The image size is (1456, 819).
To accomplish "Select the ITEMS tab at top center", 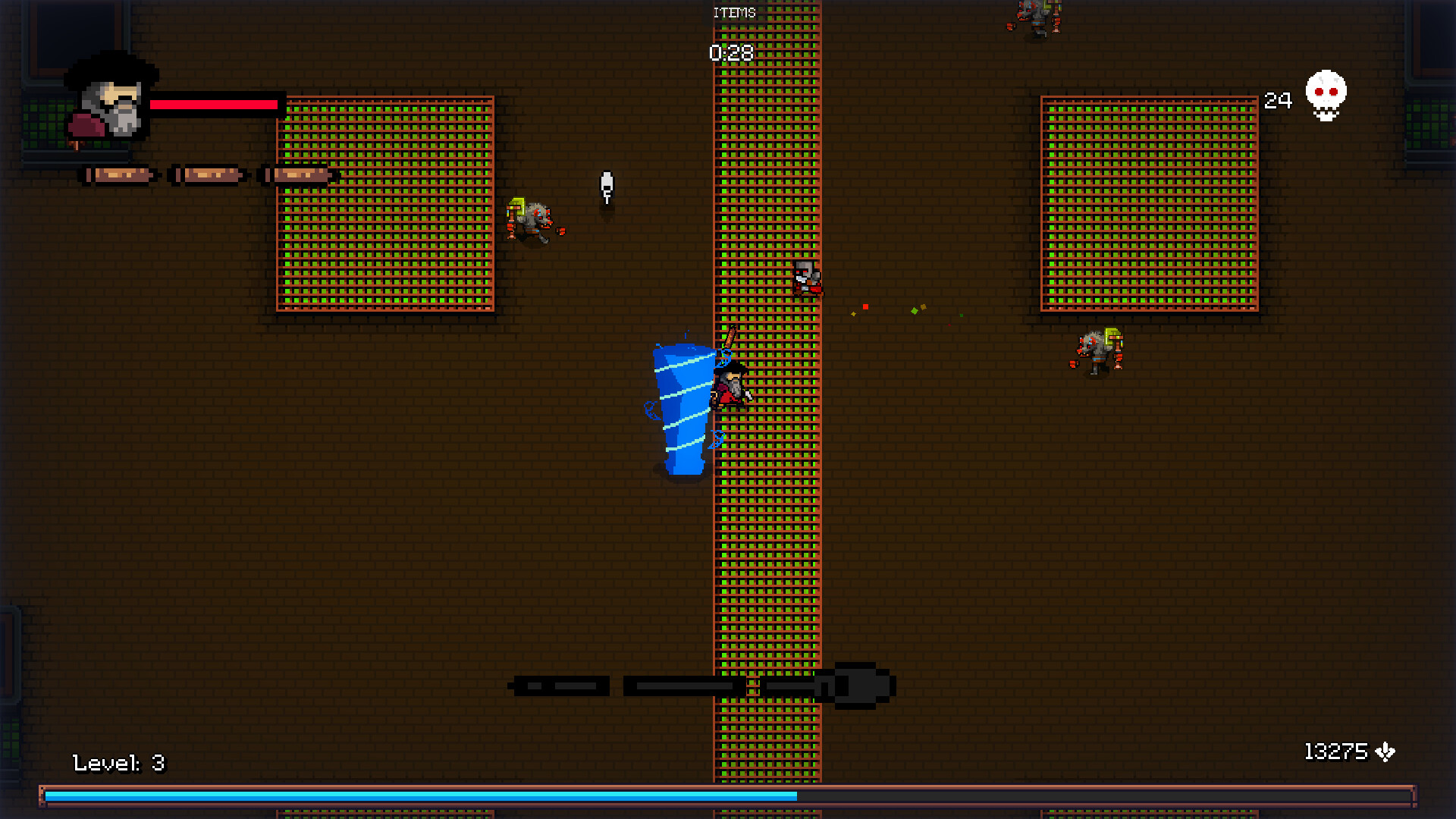I will click(733, 12).
